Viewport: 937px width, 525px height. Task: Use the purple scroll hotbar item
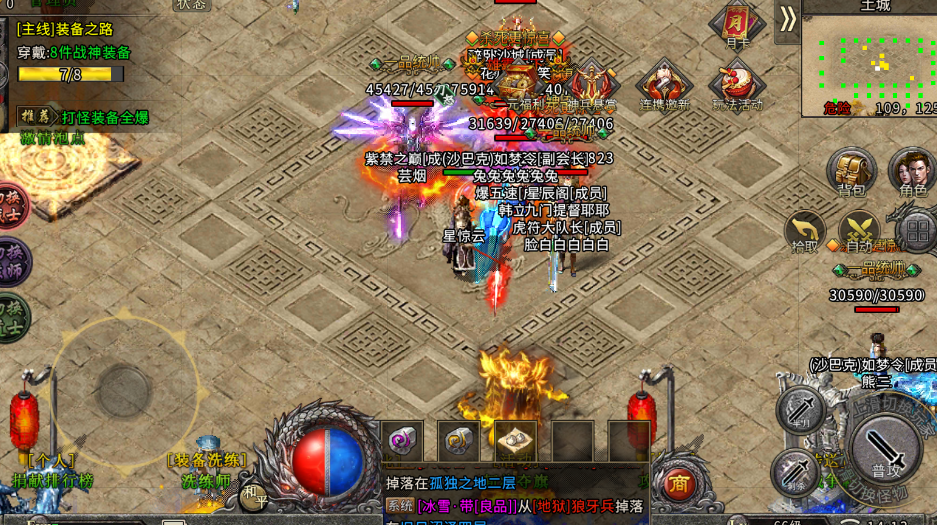click(403, 440)
